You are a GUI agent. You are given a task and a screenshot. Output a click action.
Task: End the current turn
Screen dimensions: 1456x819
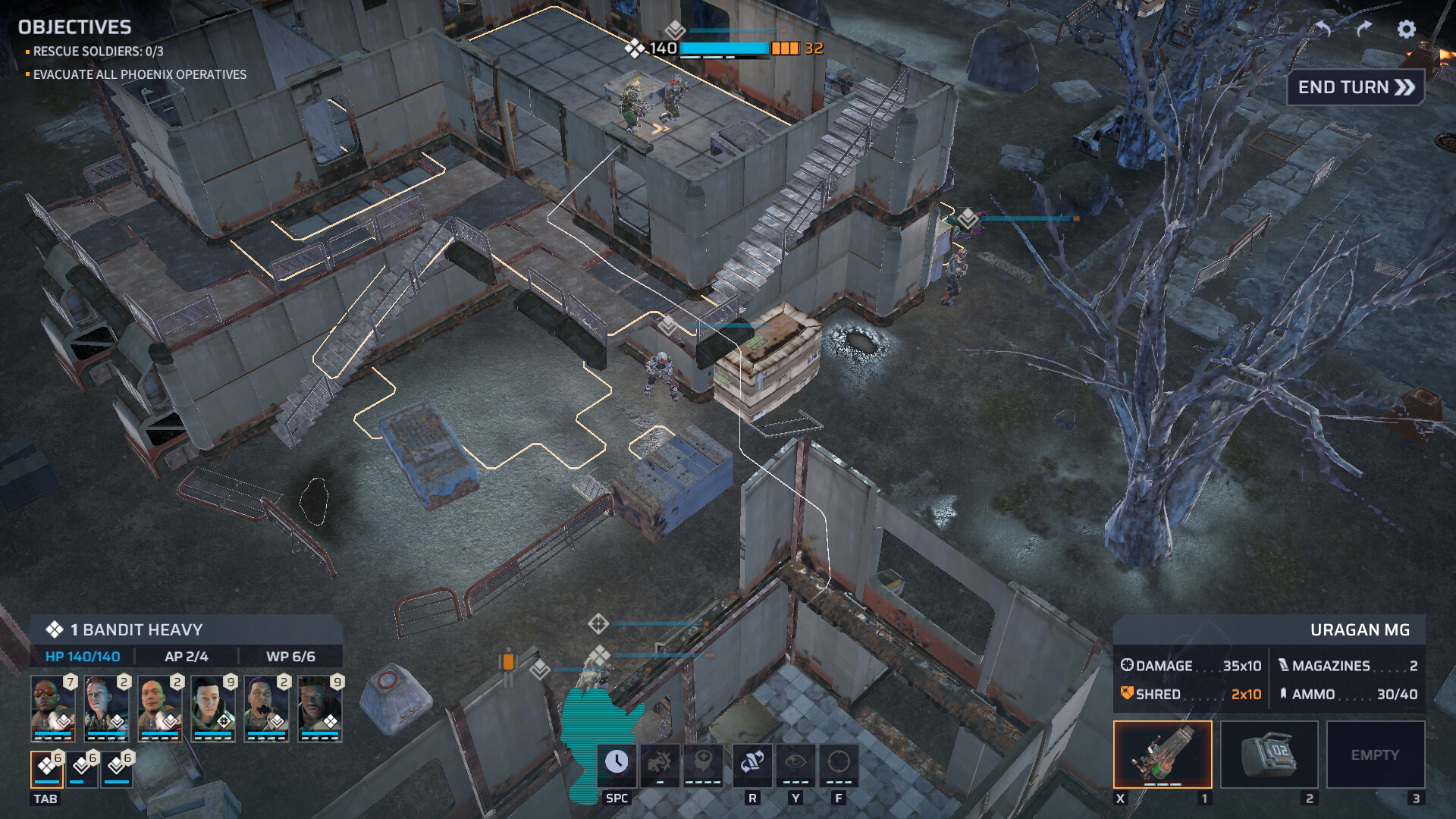pos(1356,88)
